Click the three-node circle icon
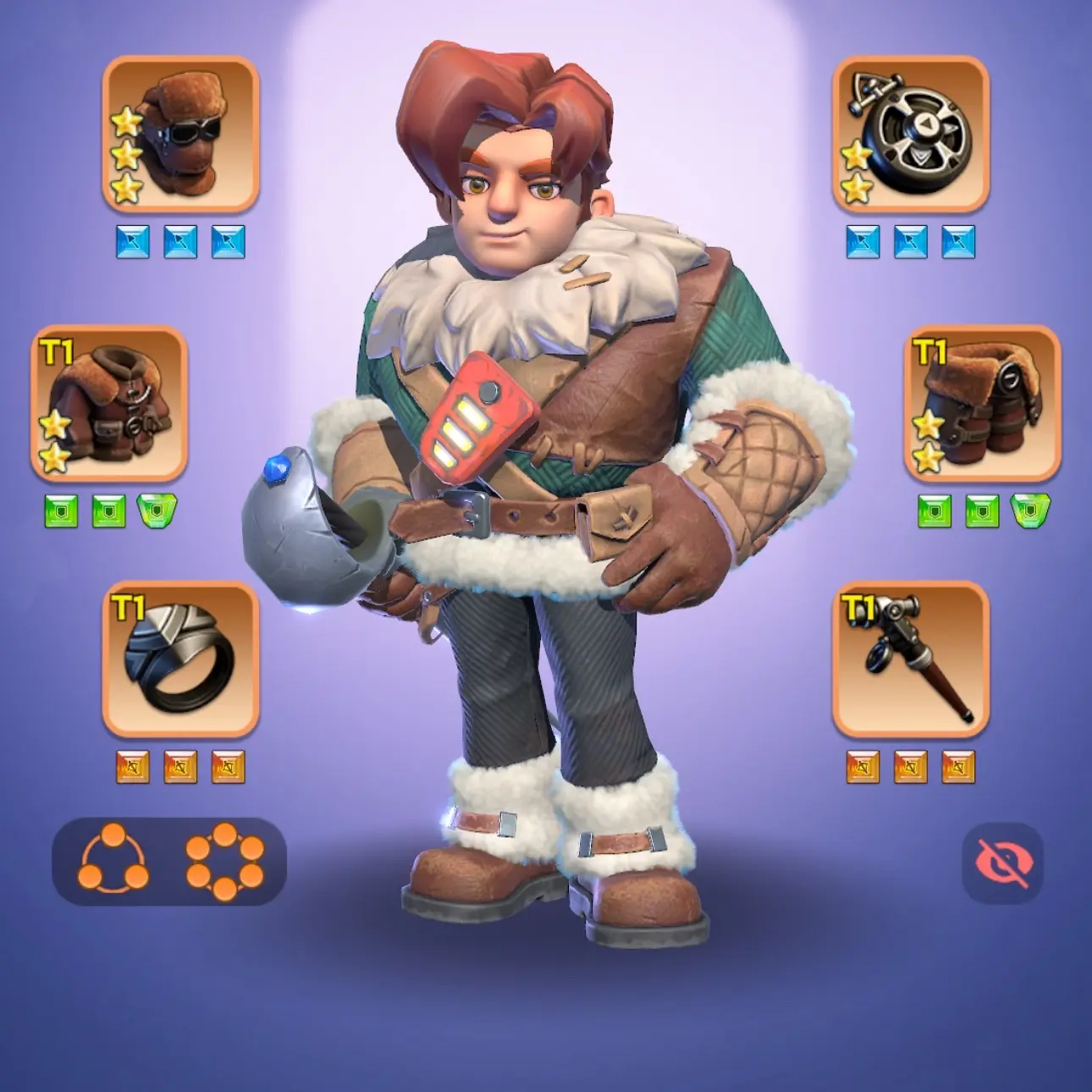This screenshot has height=1092, width=1092. [x=113, y=862]
